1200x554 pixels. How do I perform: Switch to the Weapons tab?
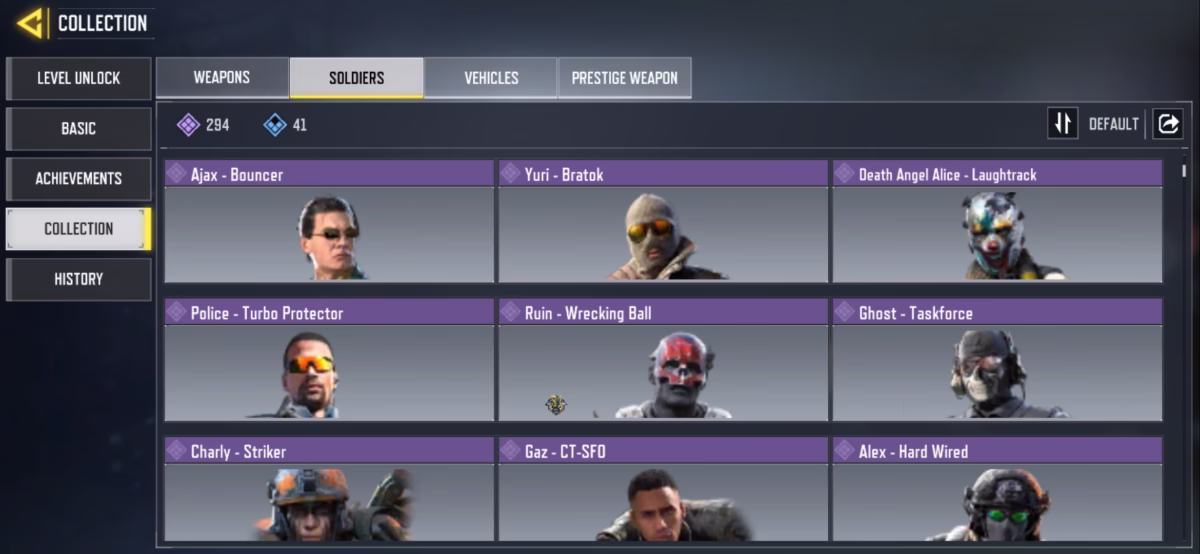click(222, 77)
